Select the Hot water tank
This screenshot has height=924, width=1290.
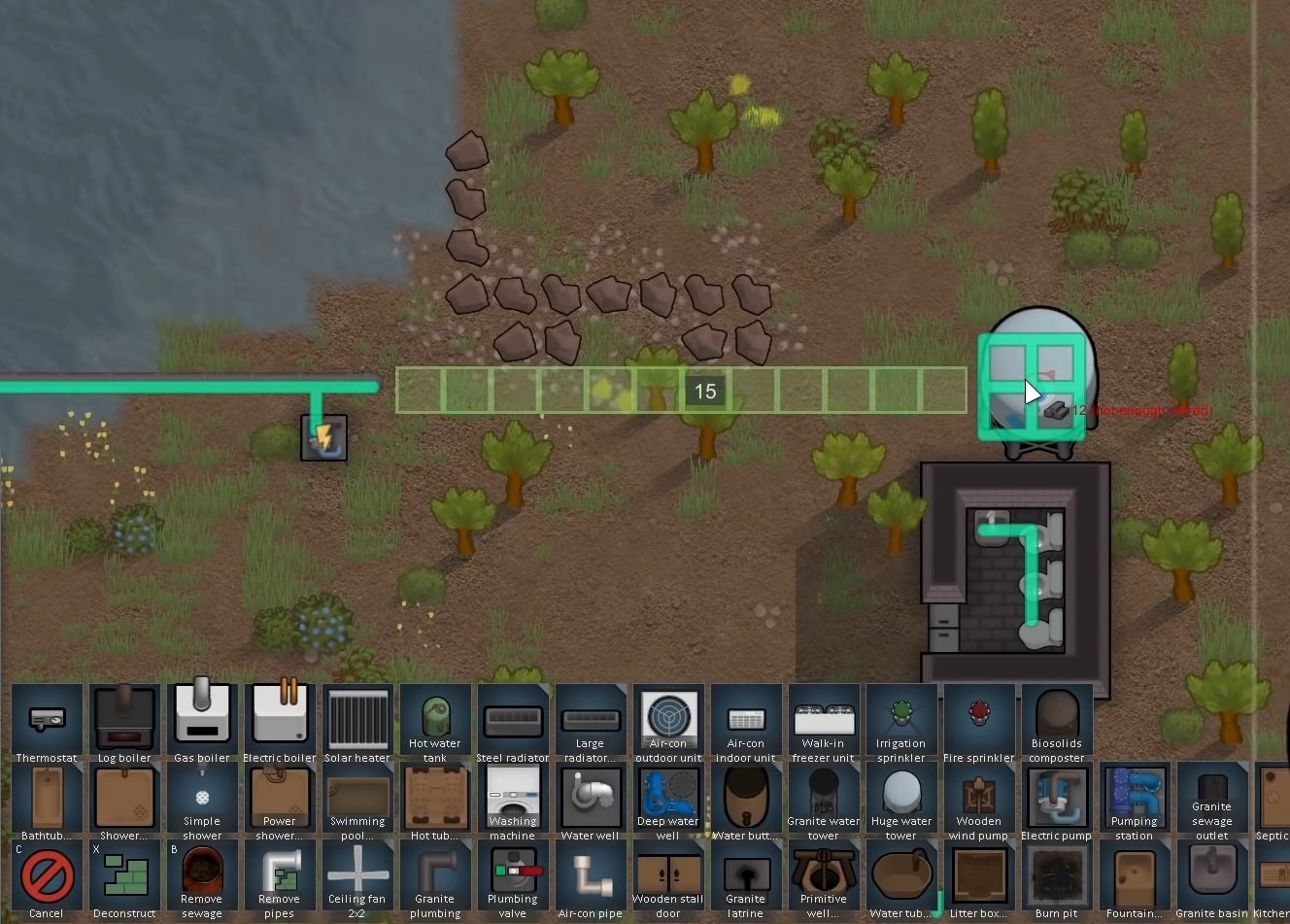coord(435,719)
